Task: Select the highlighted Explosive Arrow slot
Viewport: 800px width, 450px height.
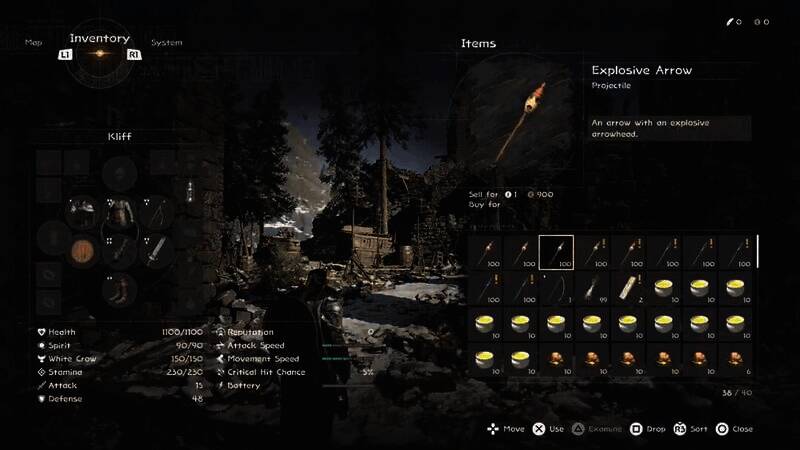Action: pyautogui.click(x=556, y=252)
